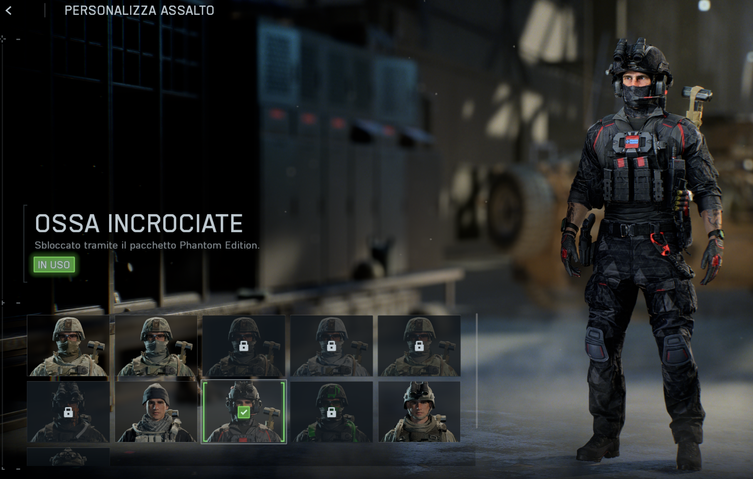
Task: Pick the unlocked skin with uncovered face and tan helmet
Action: (x=419, y=411)
